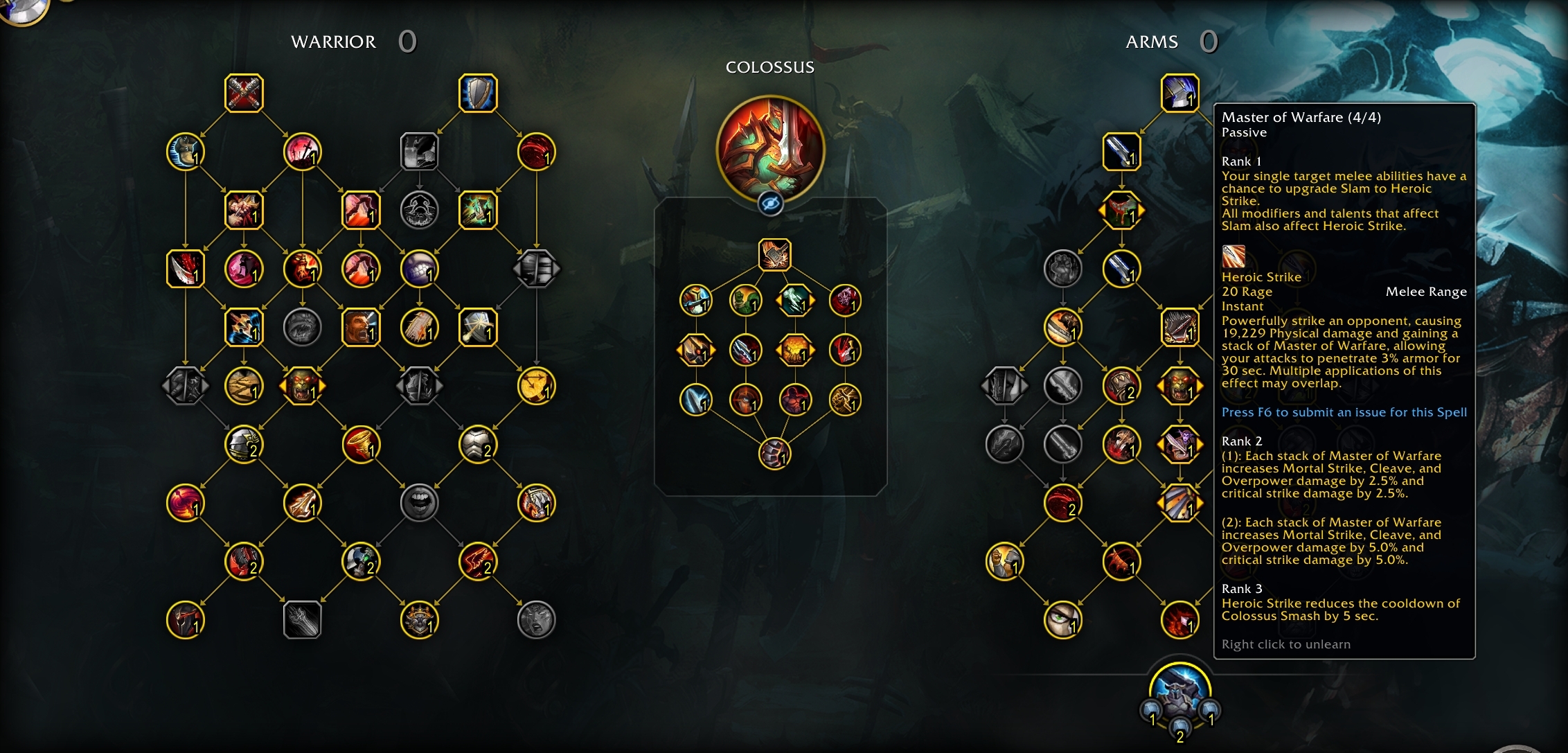Expand the left arrow of the molten choice node in Colossus tree

pyautogui.click(x=777, y=351)
